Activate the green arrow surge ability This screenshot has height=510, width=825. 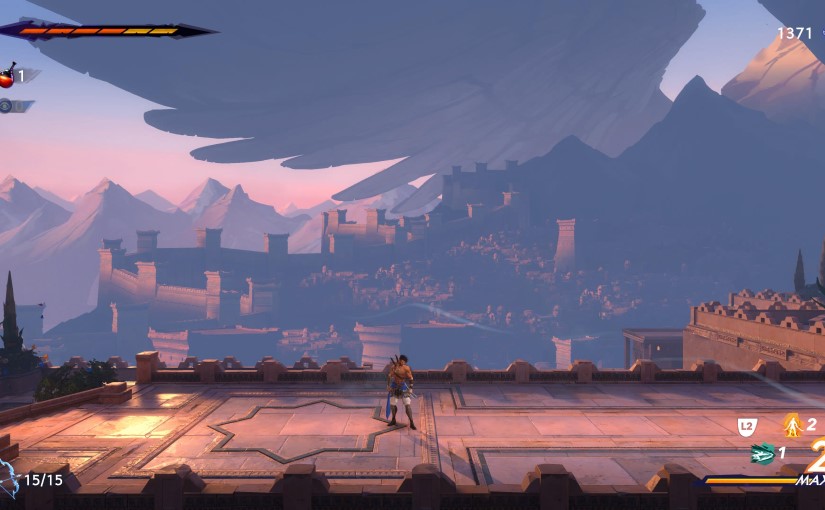[x=764, y=453]
